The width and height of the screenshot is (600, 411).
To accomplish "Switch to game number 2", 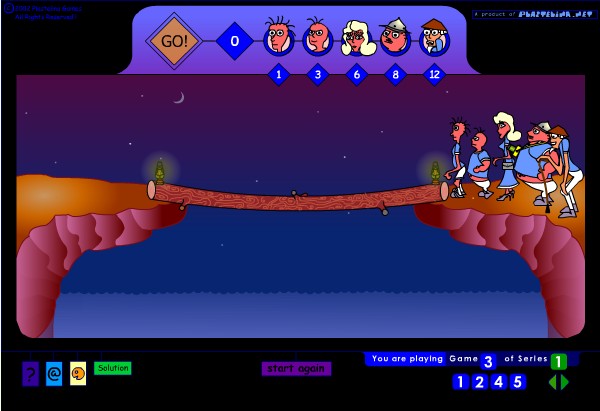I will pos(479,381).
